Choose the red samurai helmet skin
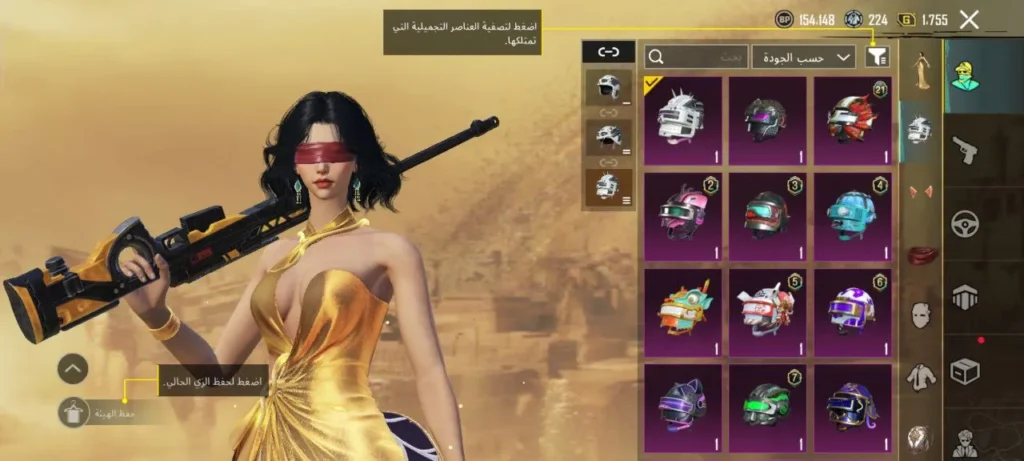The image size is (1024, 461). tap(853, 120)
